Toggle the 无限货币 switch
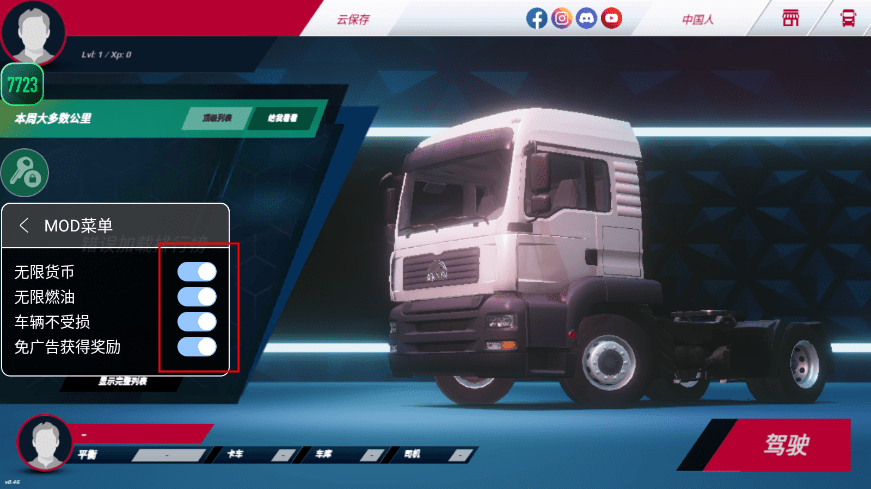871x489 pixels. [197, 272]
